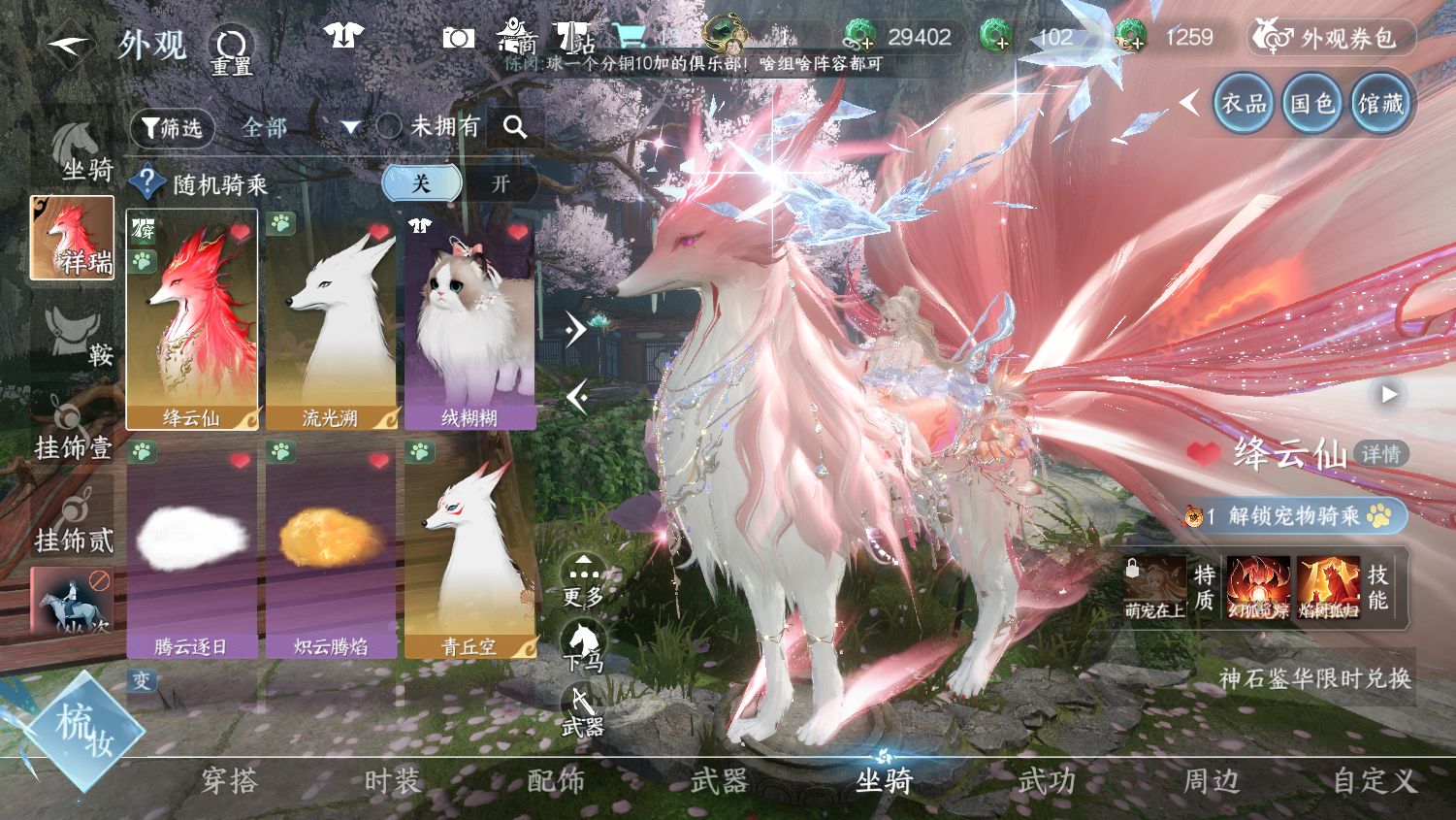Select the 绛云仙 mount card

tap(192, 320)
